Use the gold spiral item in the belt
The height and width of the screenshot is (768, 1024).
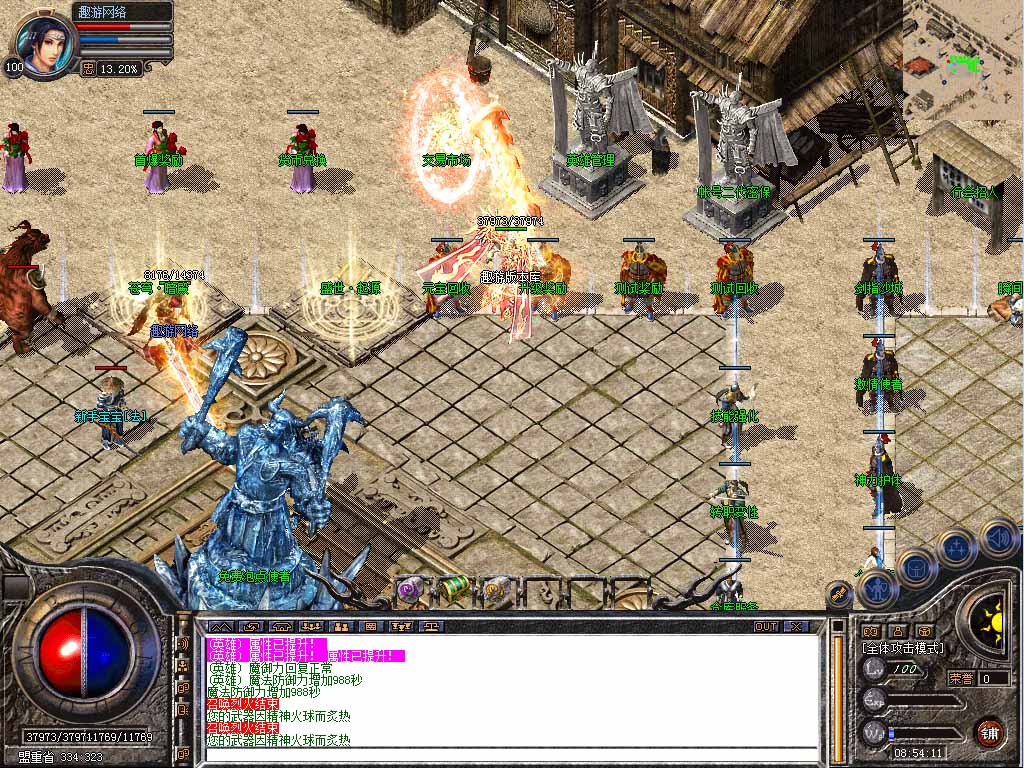click(495, 590)
